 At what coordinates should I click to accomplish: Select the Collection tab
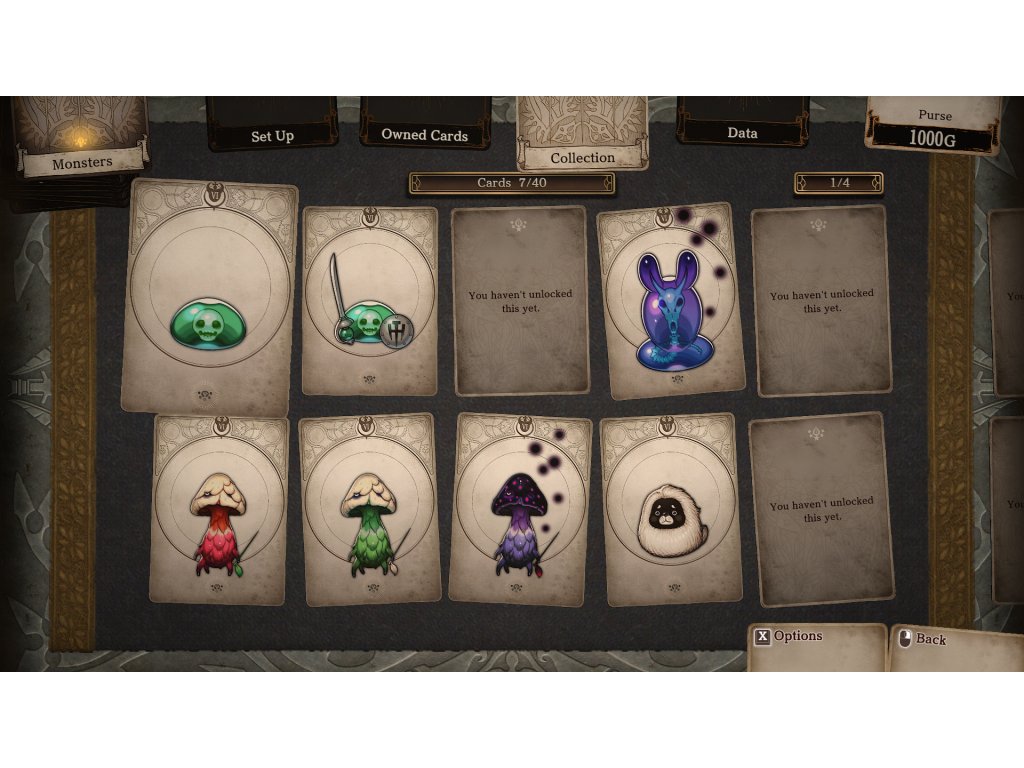point(582,157)
